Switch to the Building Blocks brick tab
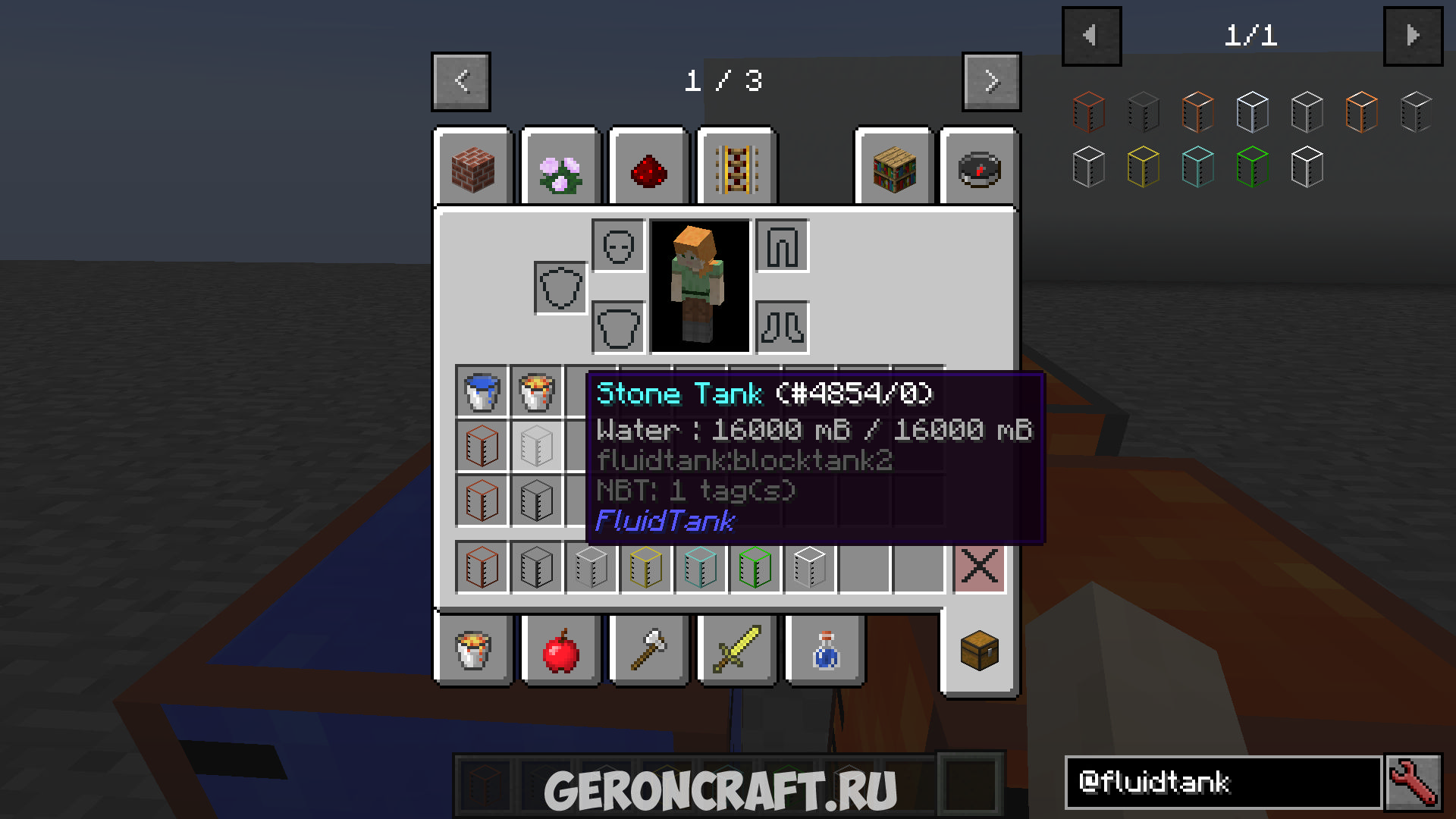Image resolution: width=1456 pixels, height=819 pixels. (473, 169)
